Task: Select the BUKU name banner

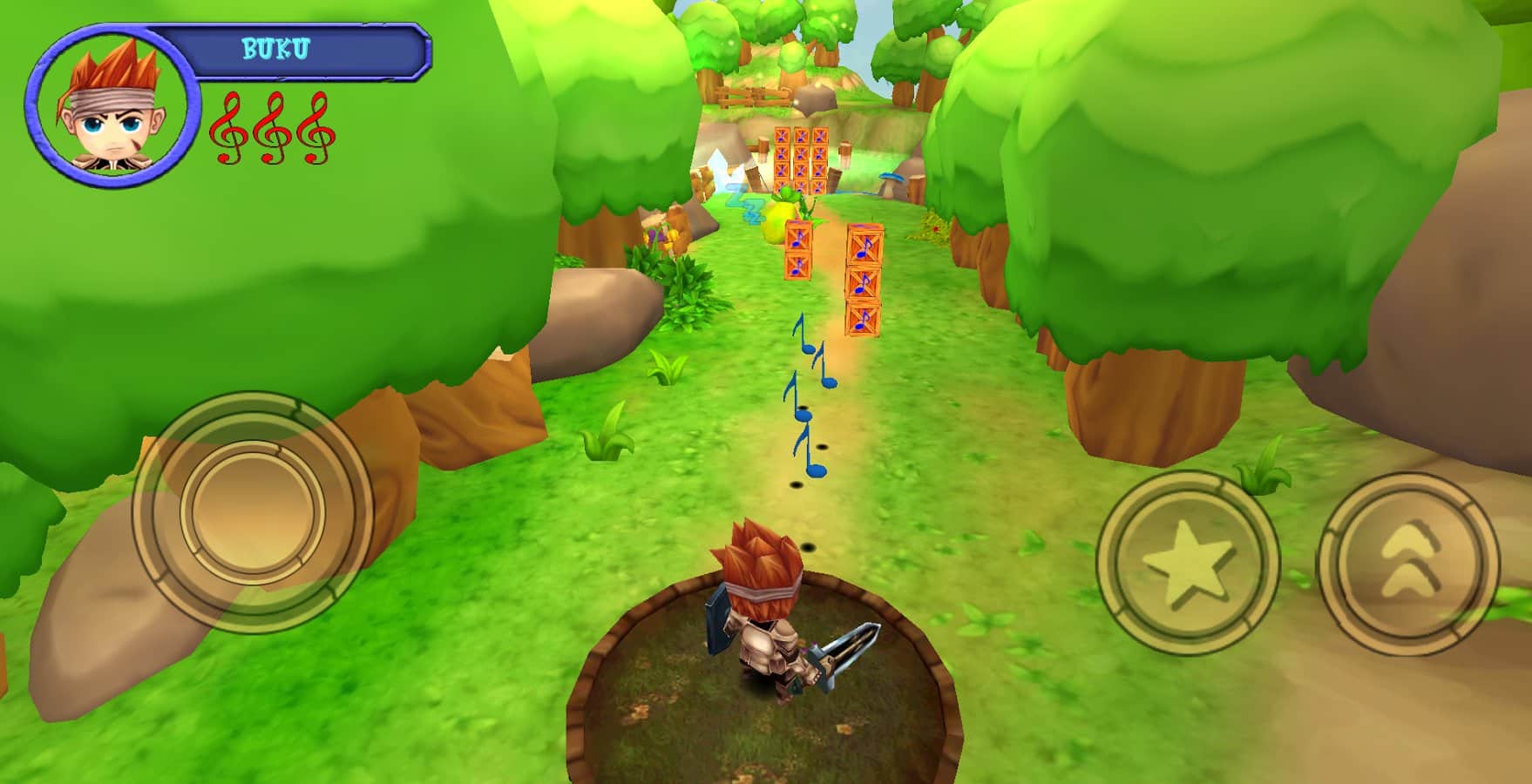Action: [x=277, y=50]
